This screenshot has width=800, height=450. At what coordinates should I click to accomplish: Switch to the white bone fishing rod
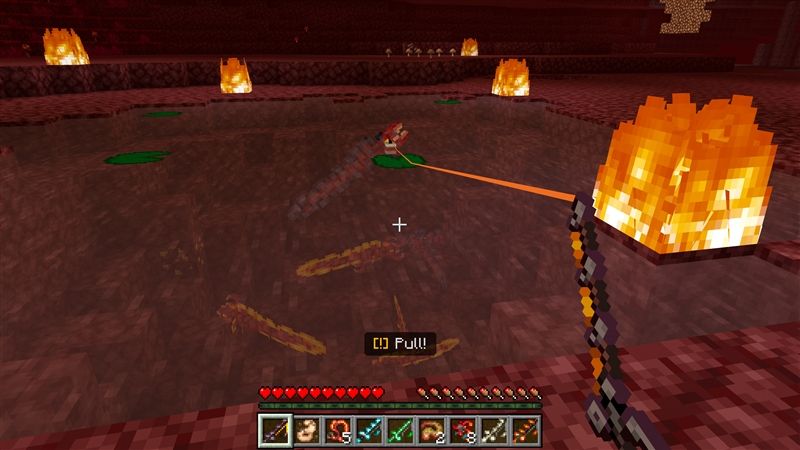coord(496,431)
